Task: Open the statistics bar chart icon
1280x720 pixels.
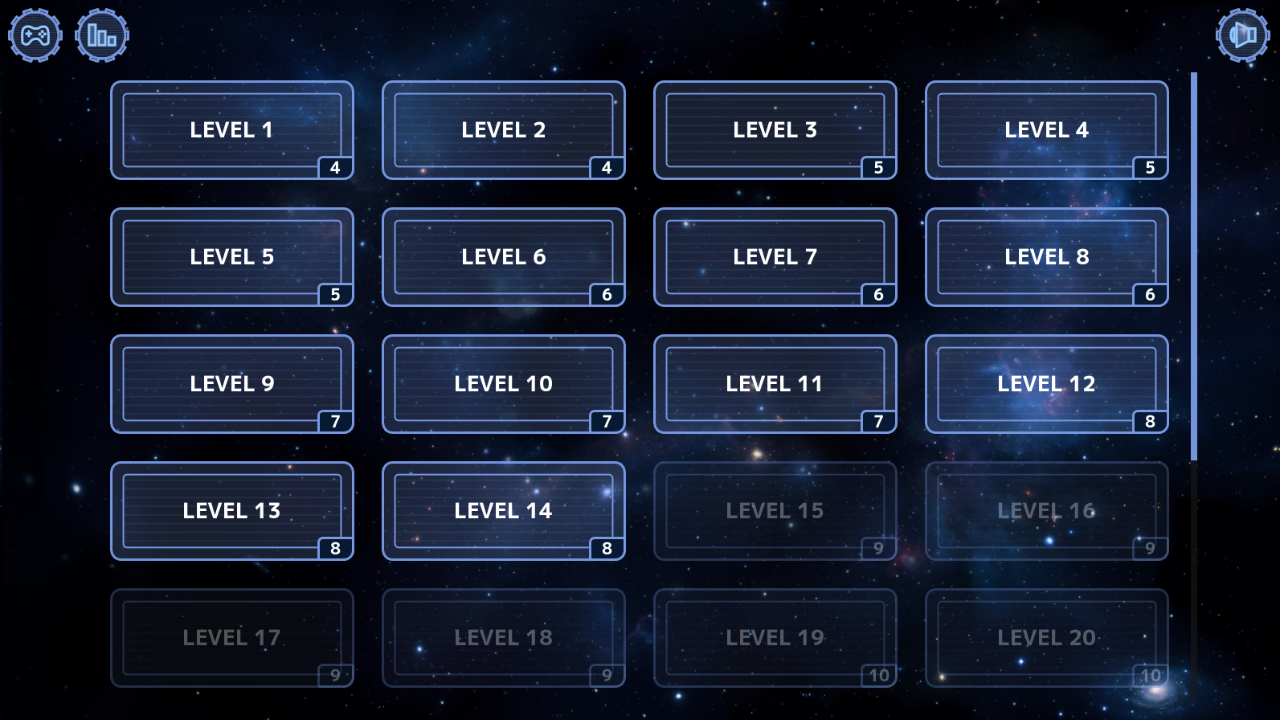Action: coord(103,35)
